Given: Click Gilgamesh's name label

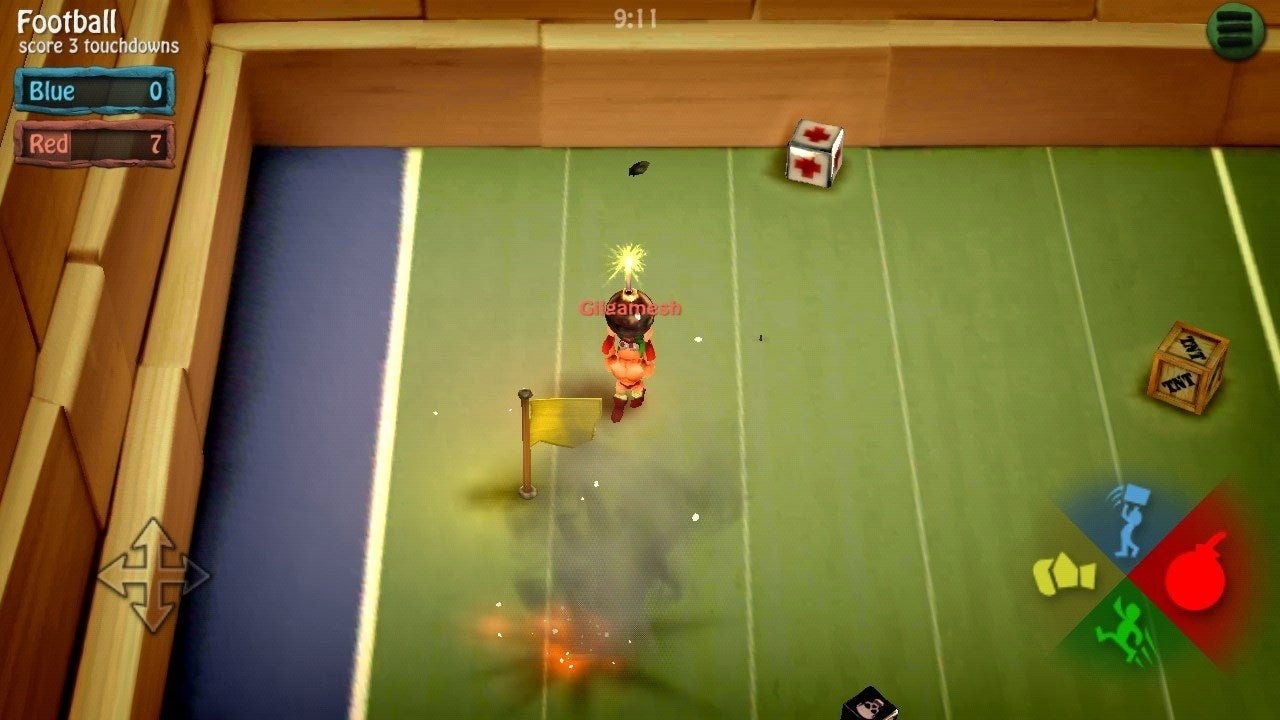Looking at the screenshot, I should (631, 307).
